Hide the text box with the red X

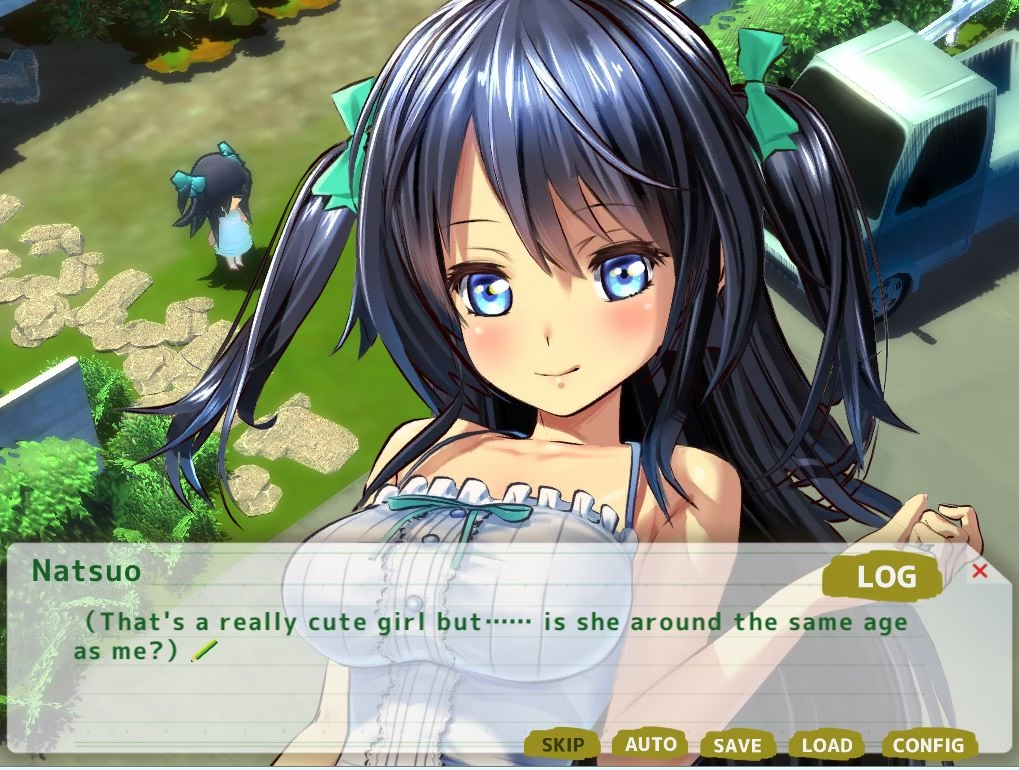980,571
